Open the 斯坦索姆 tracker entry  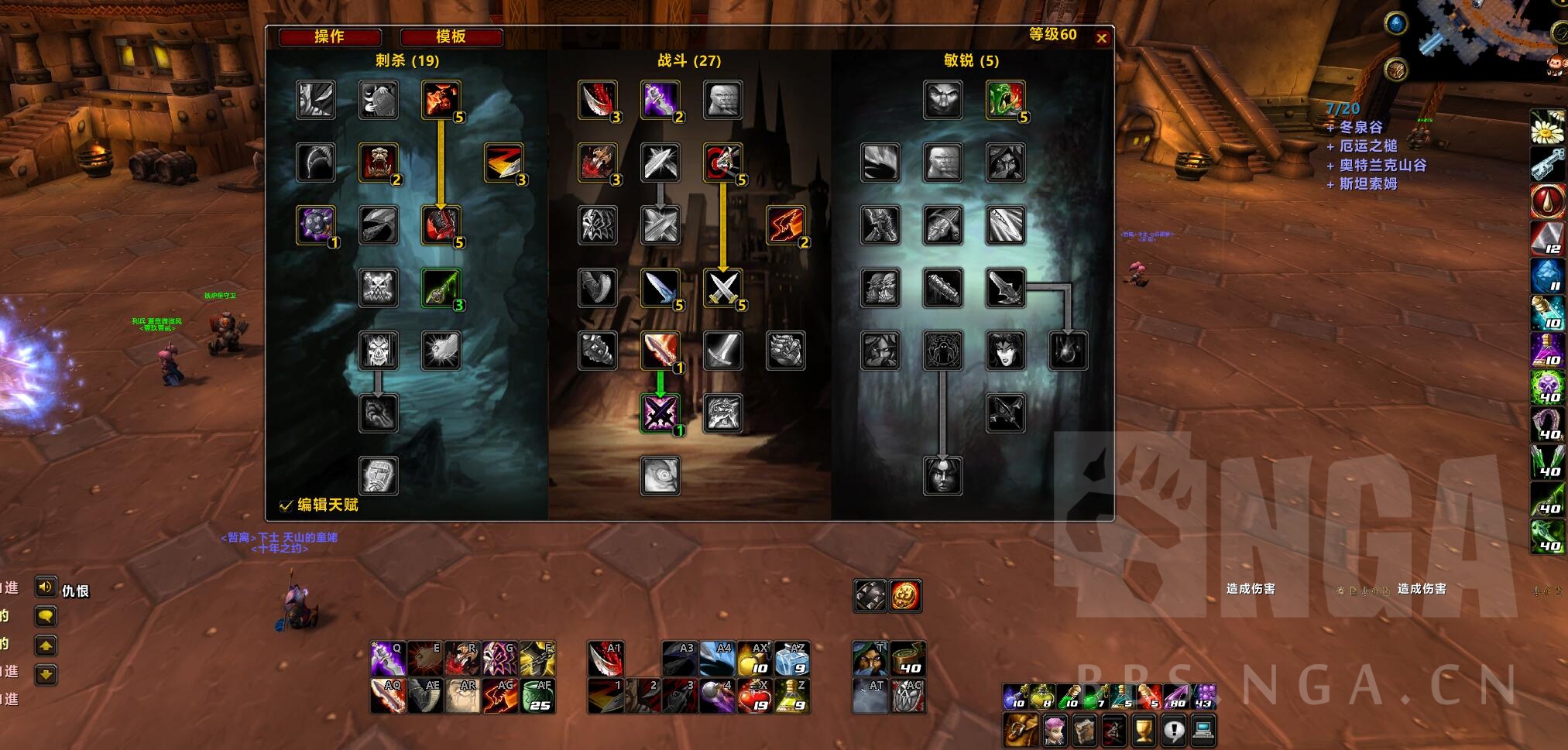[x=1367, y=183]
